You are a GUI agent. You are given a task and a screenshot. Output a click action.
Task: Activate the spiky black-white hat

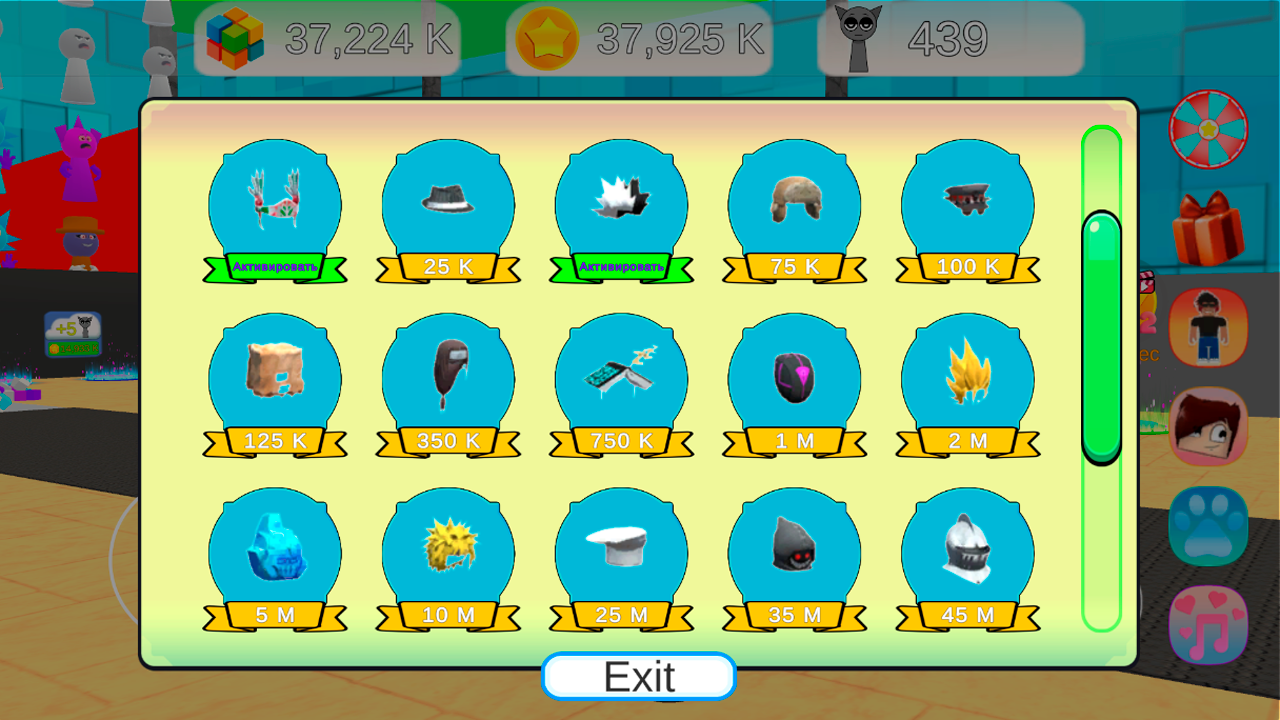click(x=621, y=267)
